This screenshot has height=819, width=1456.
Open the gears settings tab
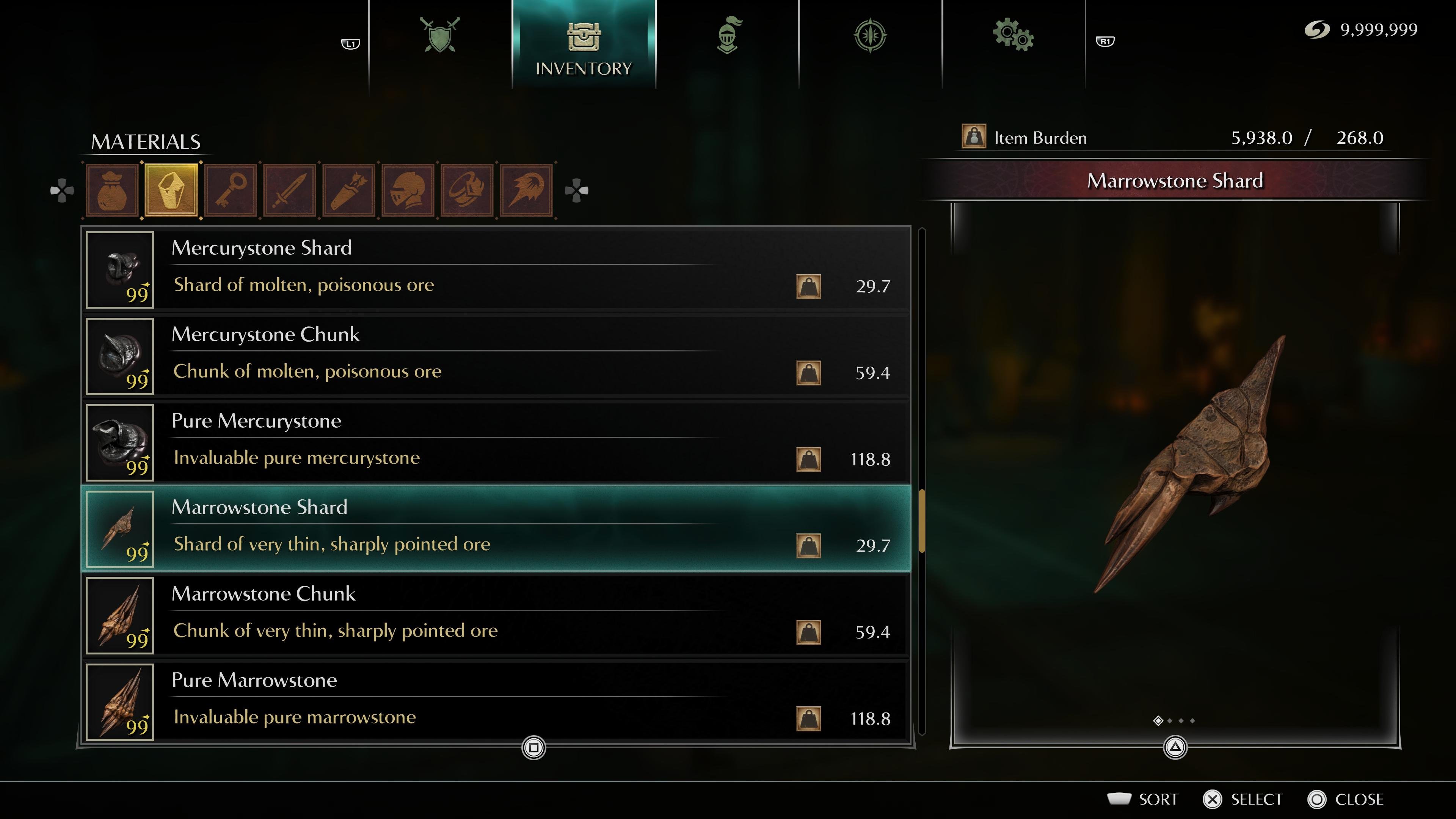pos(1013,36)
